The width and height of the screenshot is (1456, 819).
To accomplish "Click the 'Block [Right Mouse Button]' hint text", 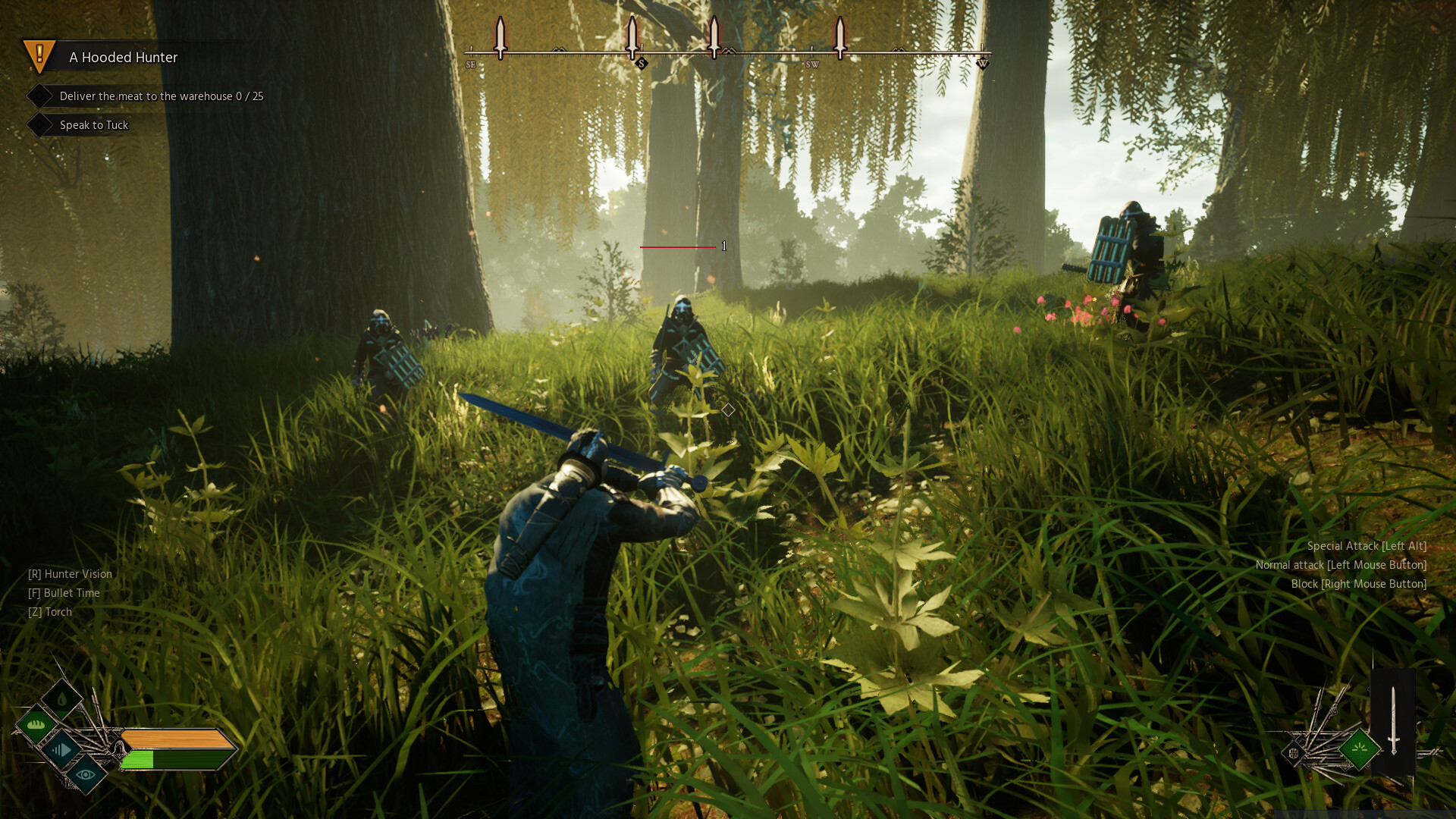I will [x=1358, y=584].
